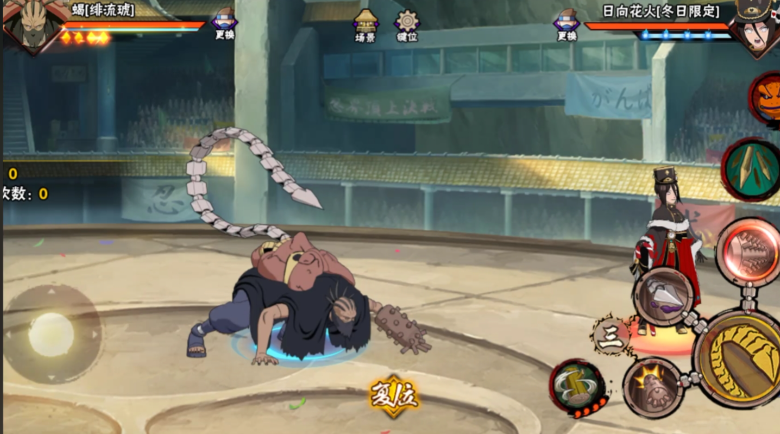The height and width of the screenshot is (434, 780).
Task: Select the 三 button beside the skills
Action: tap(610, 337)
